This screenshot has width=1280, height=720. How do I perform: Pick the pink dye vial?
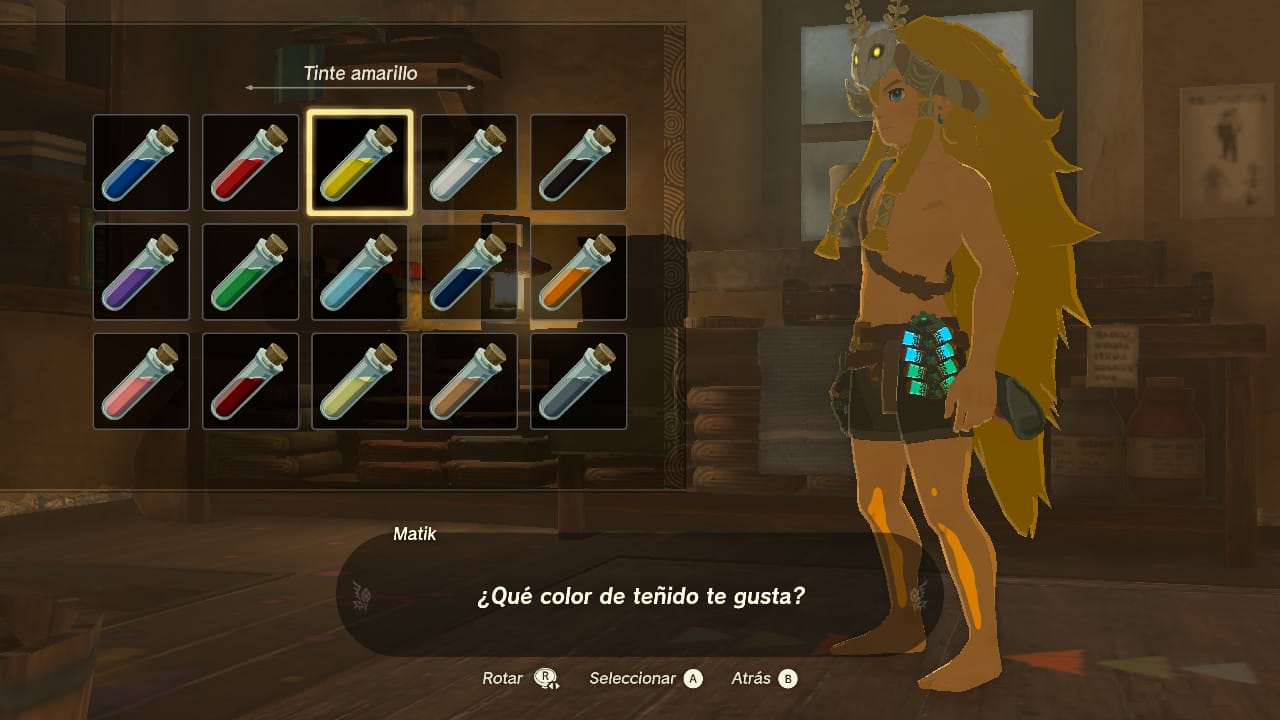pyautogui.click(x=141, y=380)
